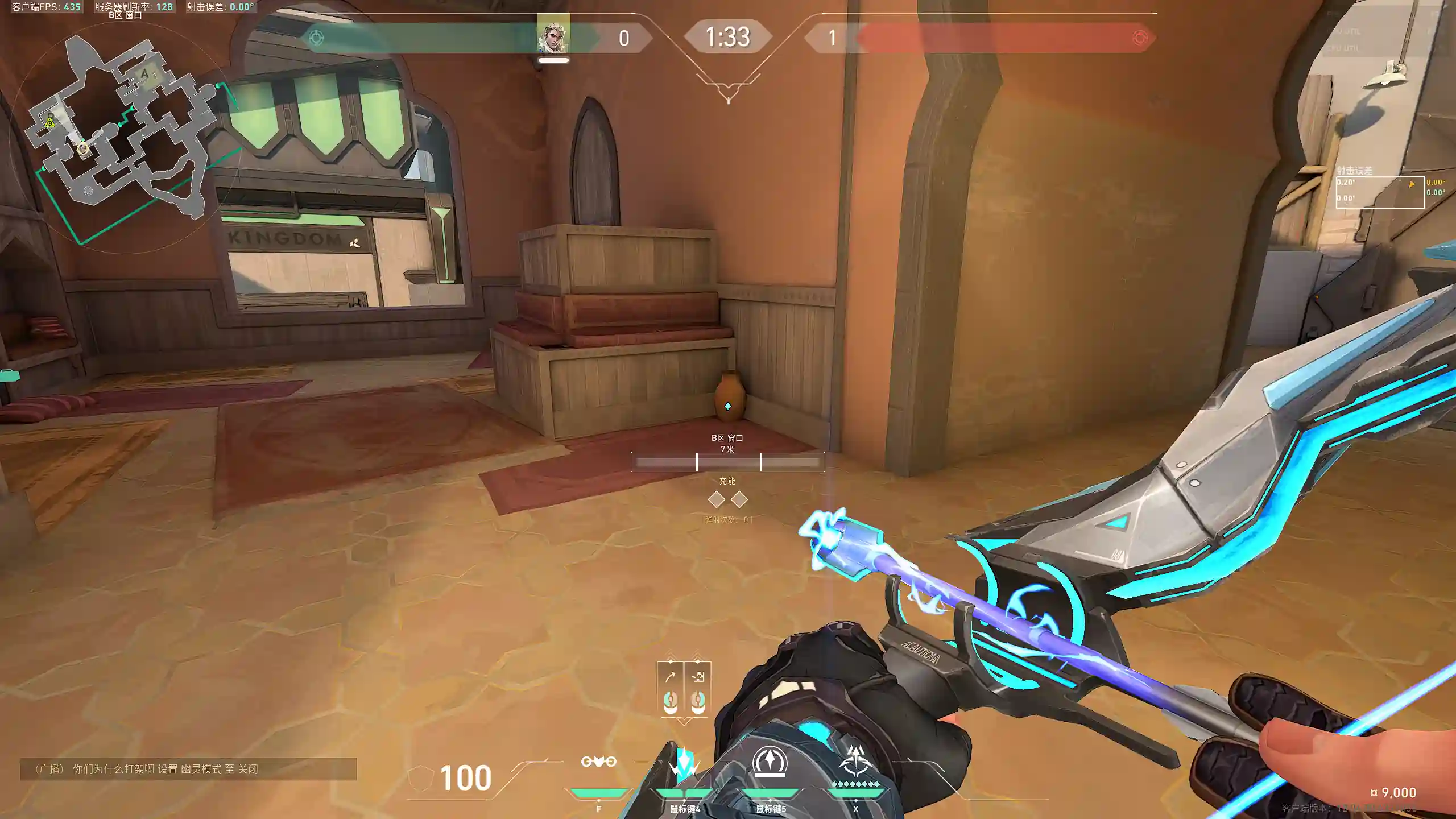
Task: Select the Shock Bolt ability icon
Action: point(684,763)
